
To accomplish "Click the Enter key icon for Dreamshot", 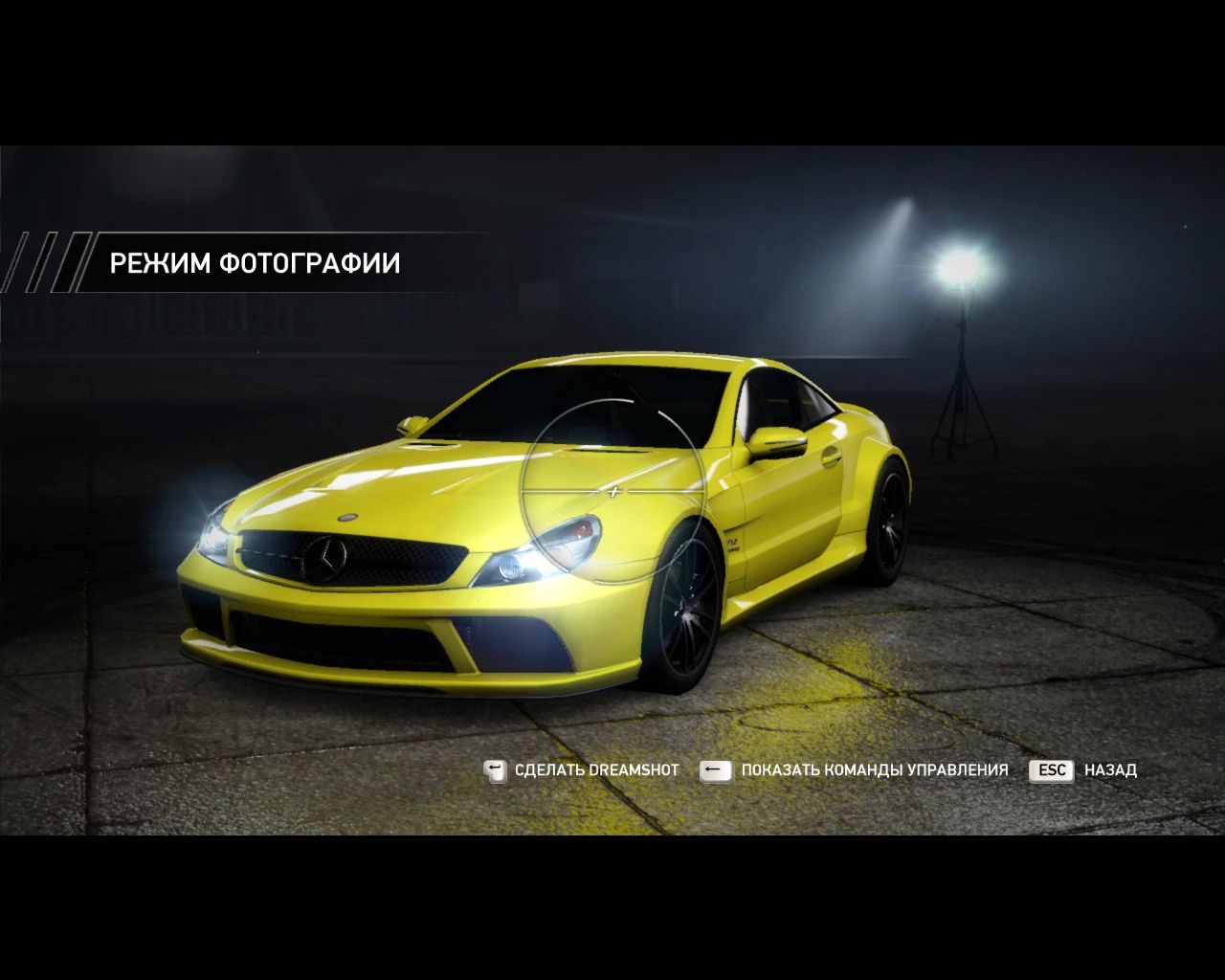I will 495,769.
